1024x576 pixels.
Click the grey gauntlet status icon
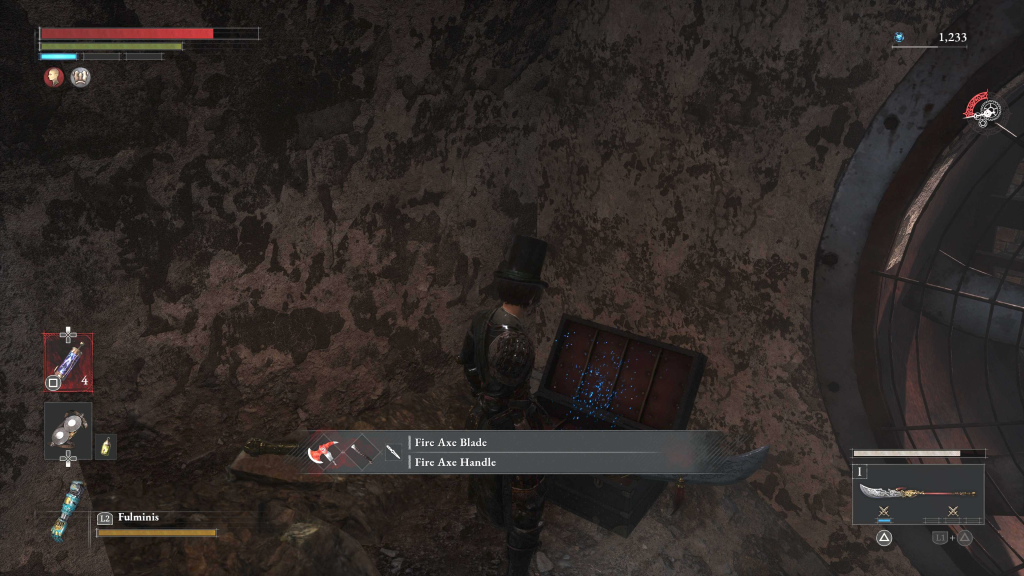(81, 77)
